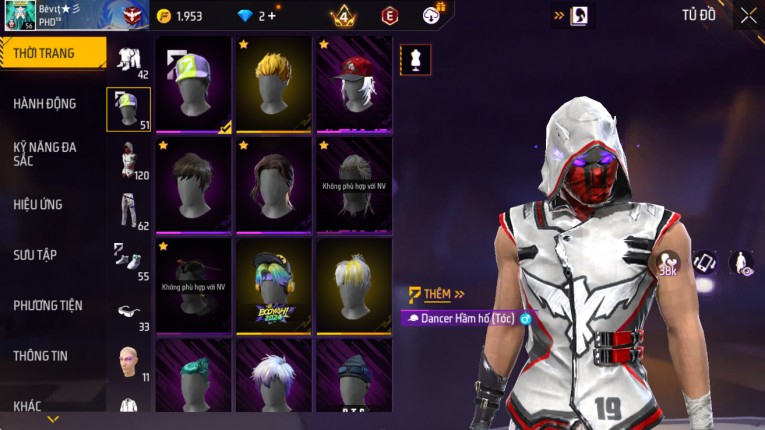Pick the Booyah 2024 headphones cap
Image resolution: width=765 pixels, height=430 pixels.
tap(274, 285)
